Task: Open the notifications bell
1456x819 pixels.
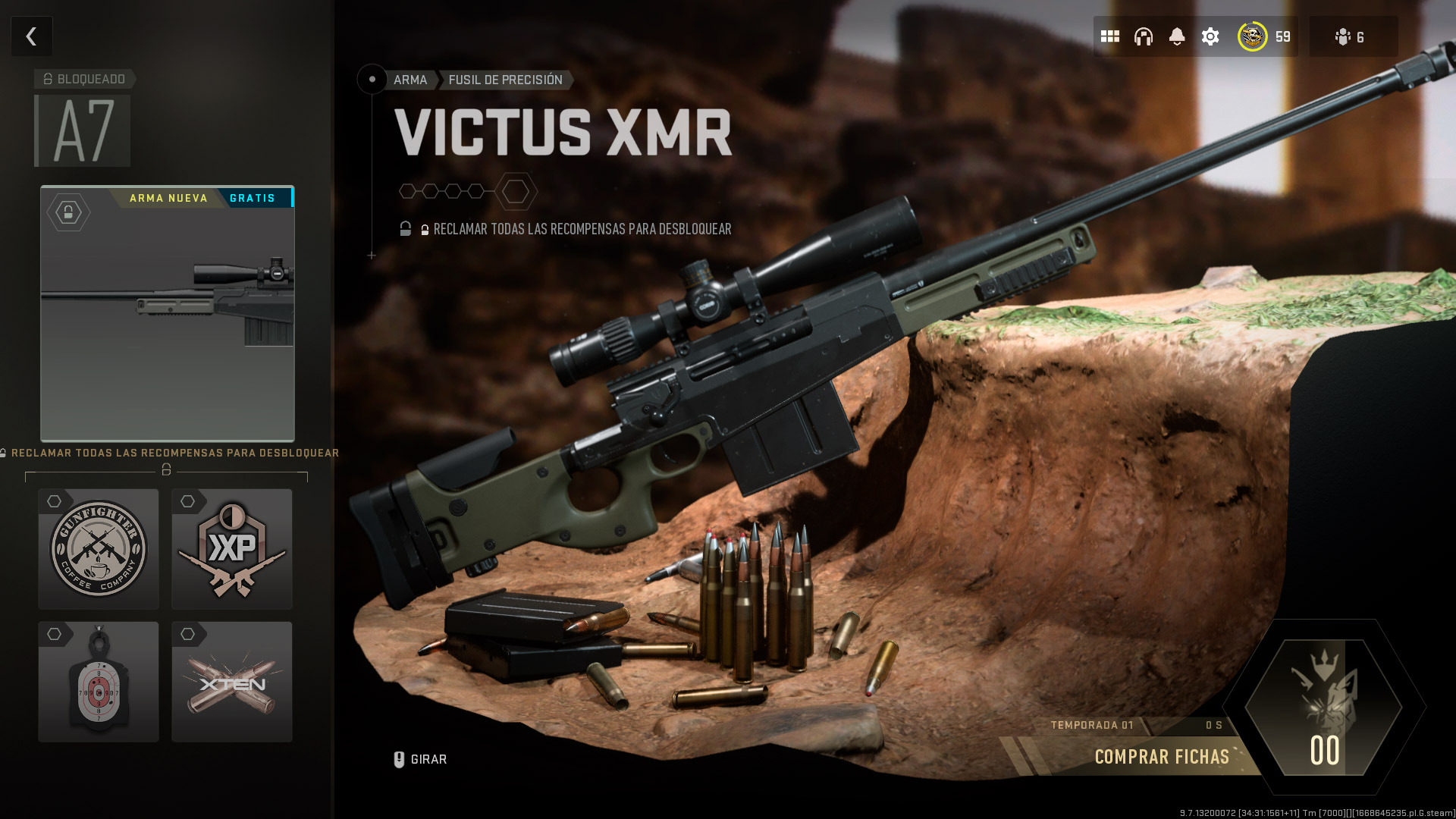Action: point(1178,36)
